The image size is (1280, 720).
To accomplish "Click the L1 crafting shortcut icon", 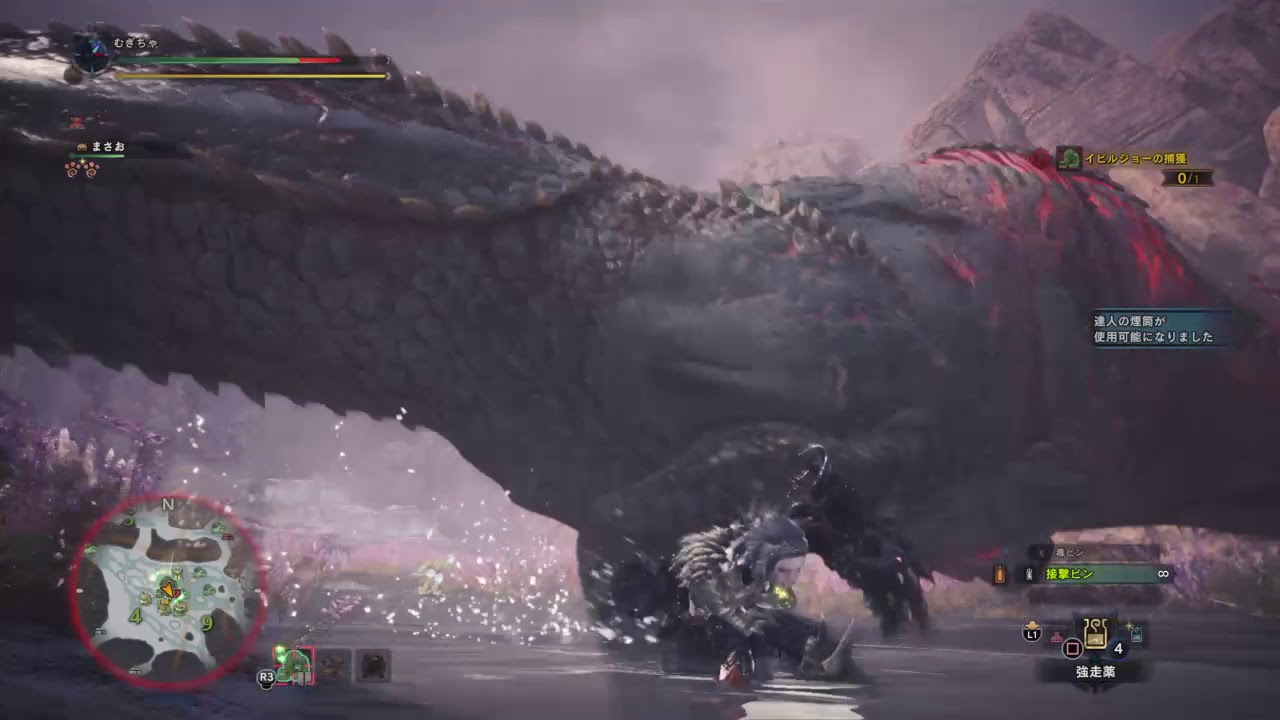I will (x=1033, y=634).
